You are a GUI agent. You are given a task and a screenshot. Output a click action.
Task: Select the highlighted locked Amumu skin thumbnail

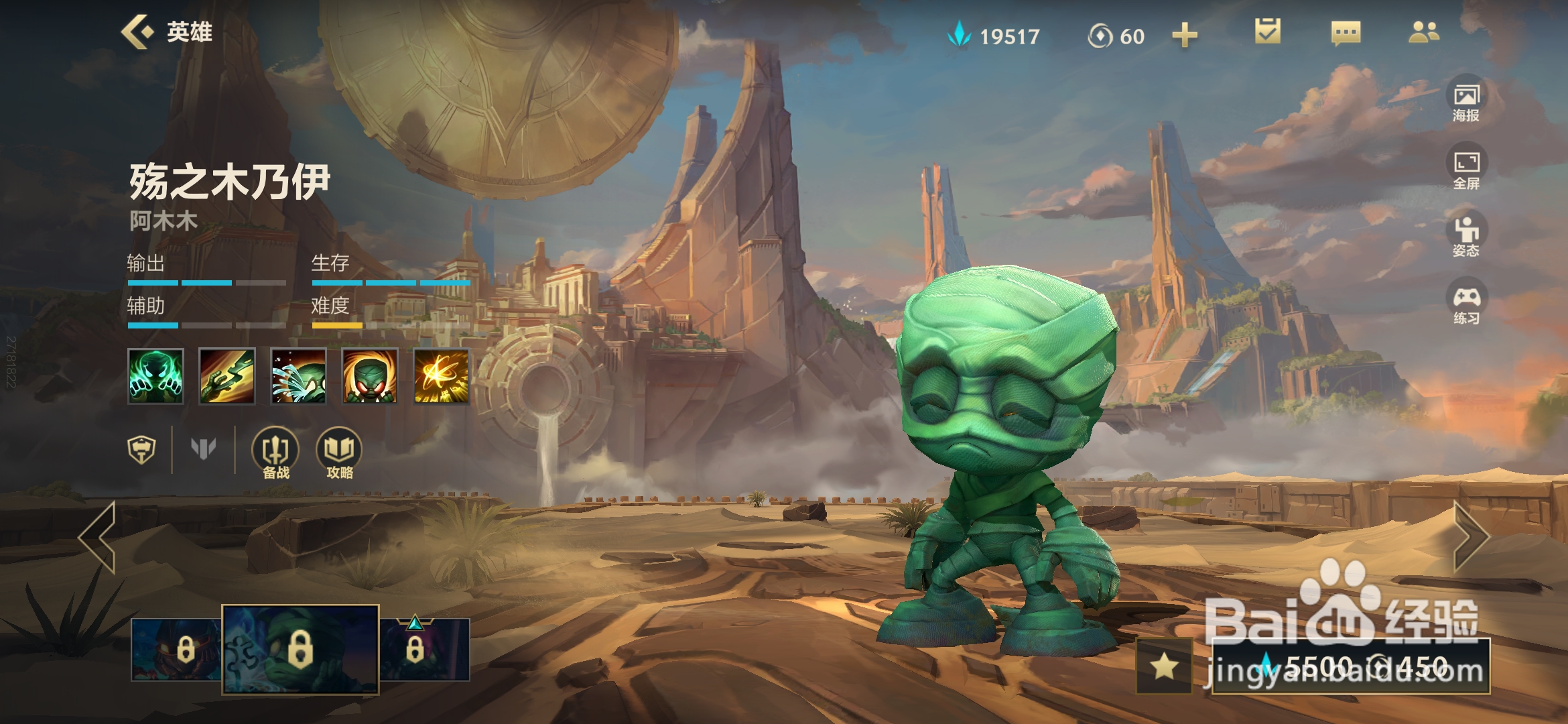pyautogui.click(x=300, y=649)
